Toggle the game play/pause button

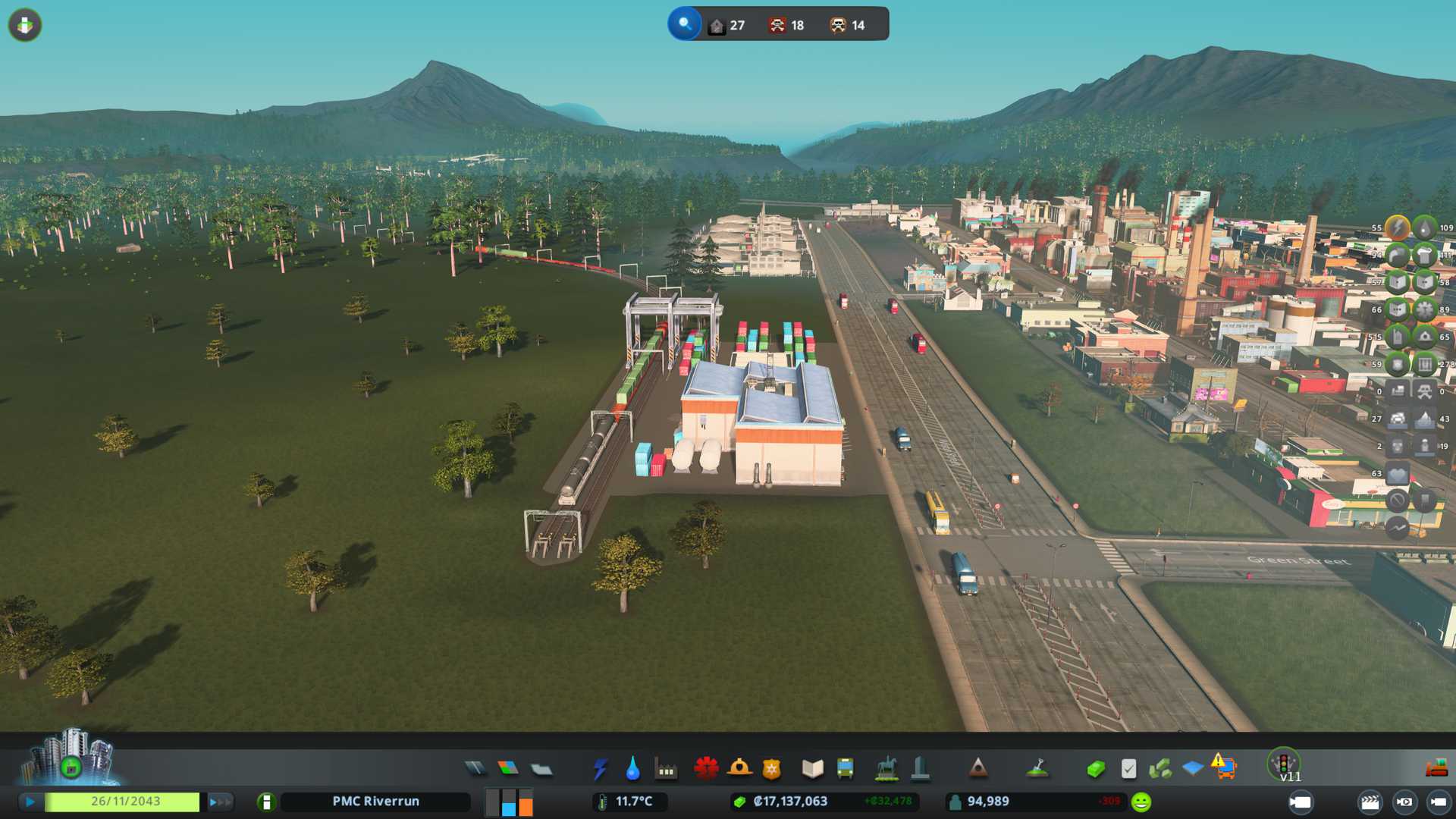click(x=30, y=802)
